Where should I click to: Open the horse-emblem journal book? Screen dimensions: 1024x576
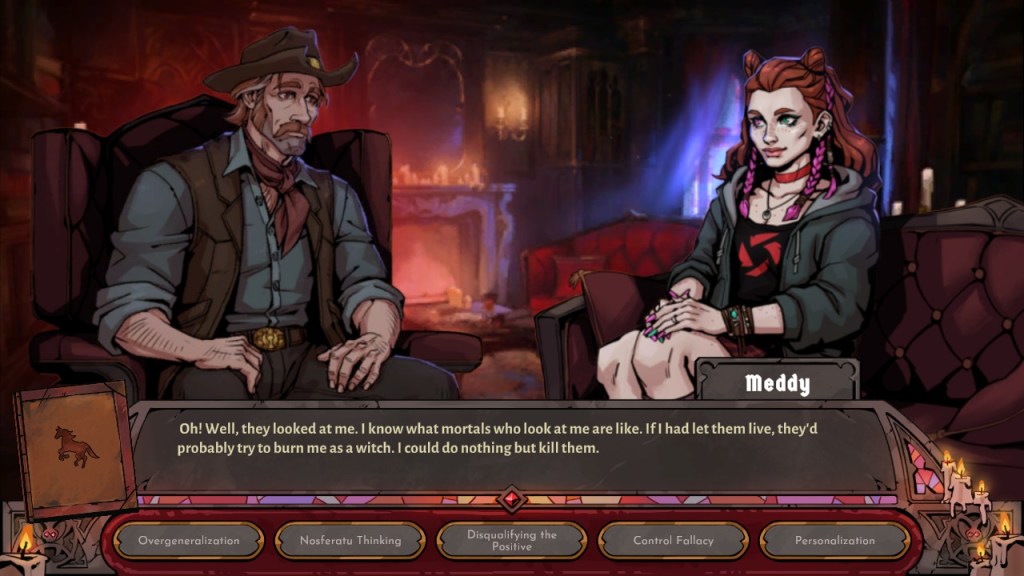tap(76, 446)
